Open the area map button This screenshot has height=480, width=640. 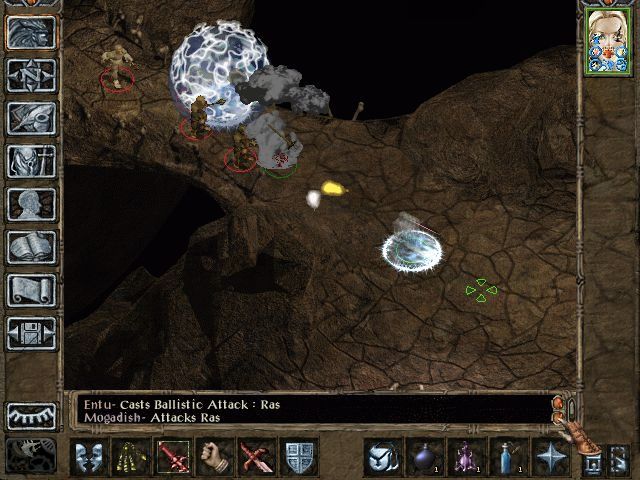click(31, 75)
